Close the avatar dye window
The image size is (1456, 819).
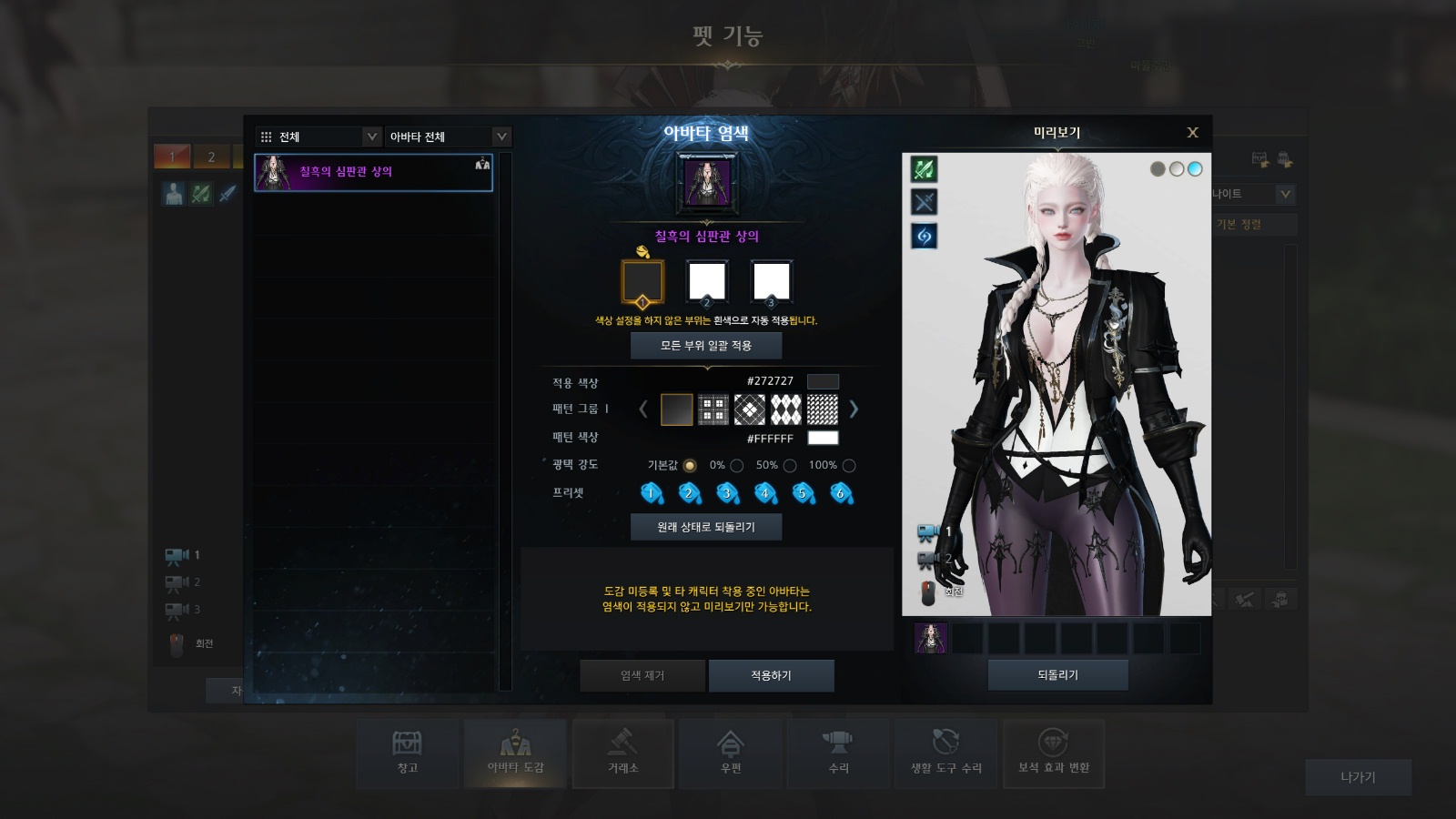[1192, 133]
